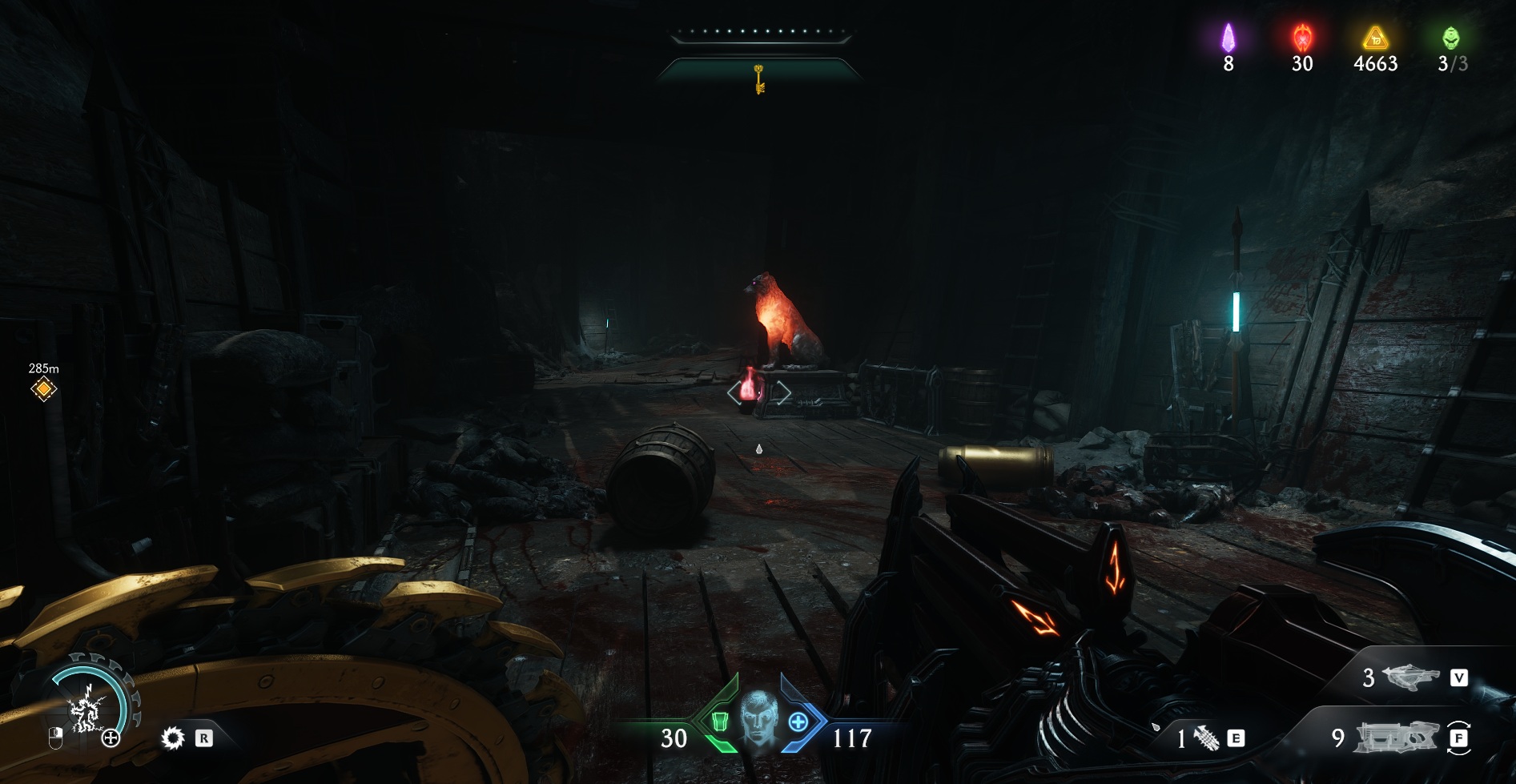Select the orange objective marker at 285m
Image resolution: width=1516 pixels, height=784 pixels.
pos(43,389)
